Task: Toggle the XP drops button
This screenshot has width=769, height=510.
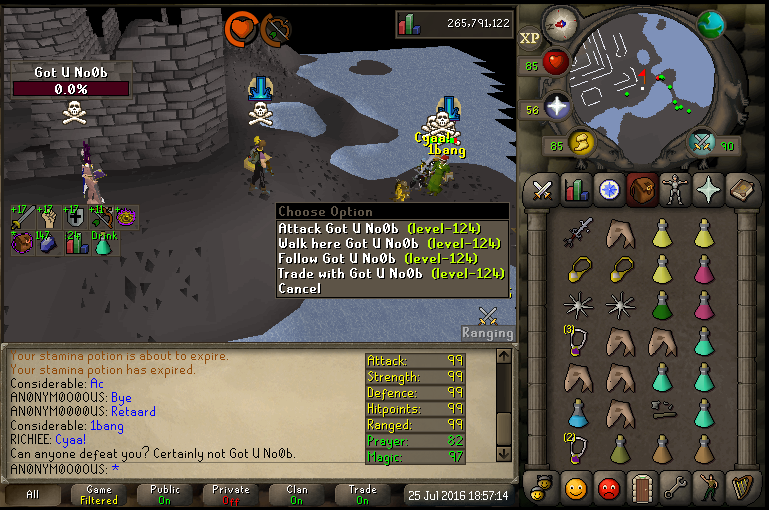Action: 530,39
